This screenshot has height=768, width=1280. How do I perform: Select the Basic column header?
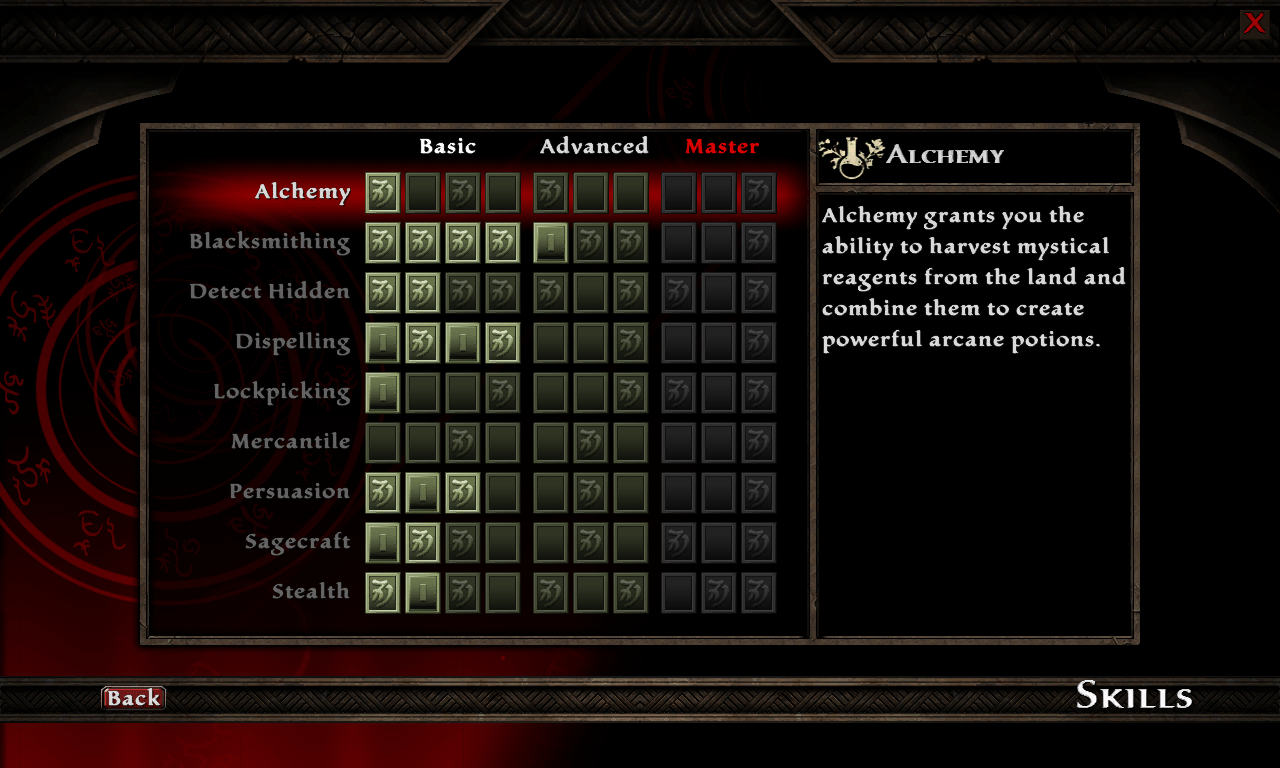(448, 146)
